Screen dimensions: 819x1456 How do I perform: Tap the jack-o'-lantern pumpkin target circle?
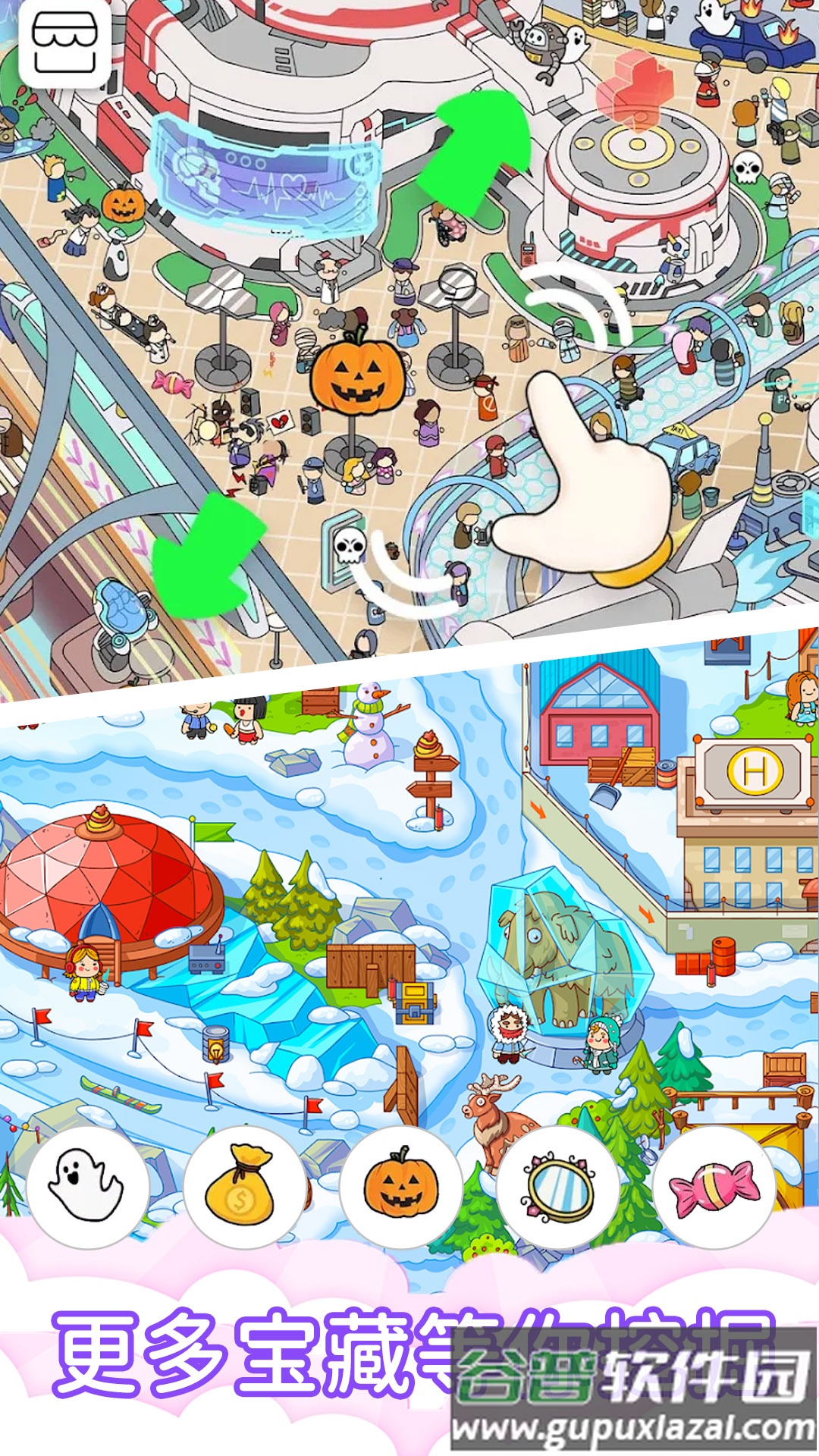pyautogui.click(x=401, y=1187)
